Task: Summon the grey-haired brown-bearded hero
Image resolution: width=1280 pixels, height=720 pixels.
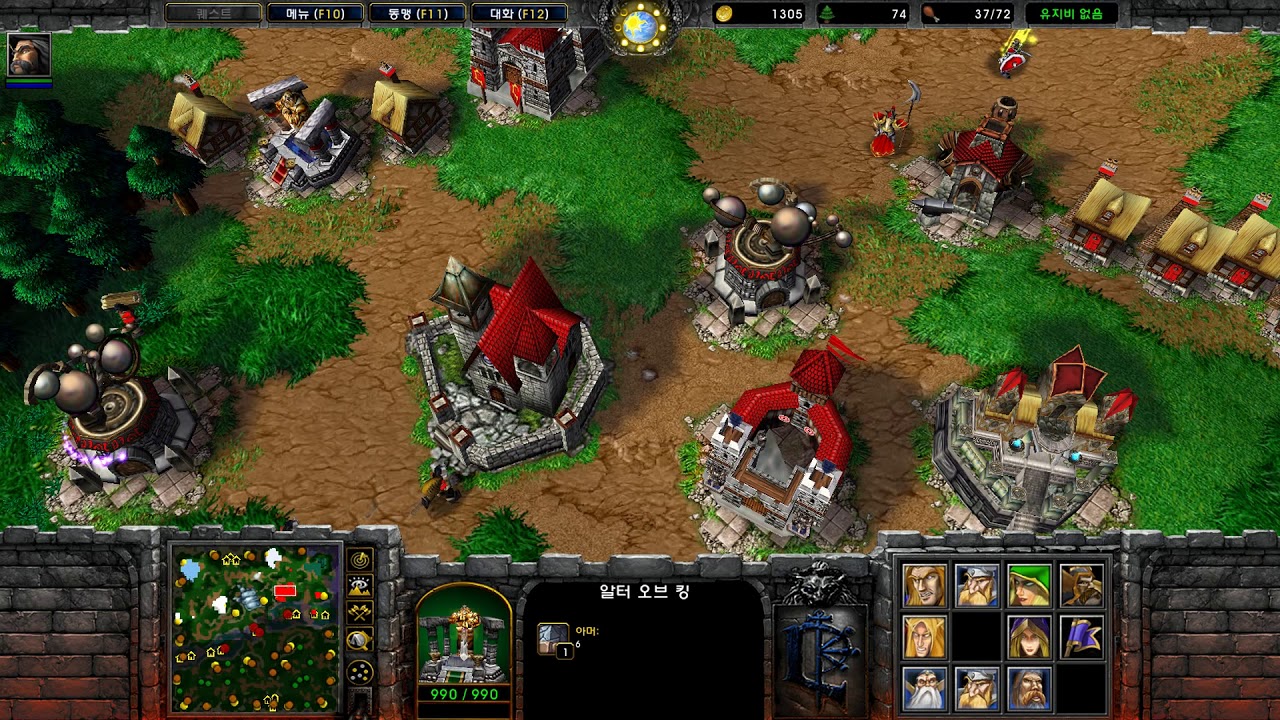Action: [x=1029, y=689]
